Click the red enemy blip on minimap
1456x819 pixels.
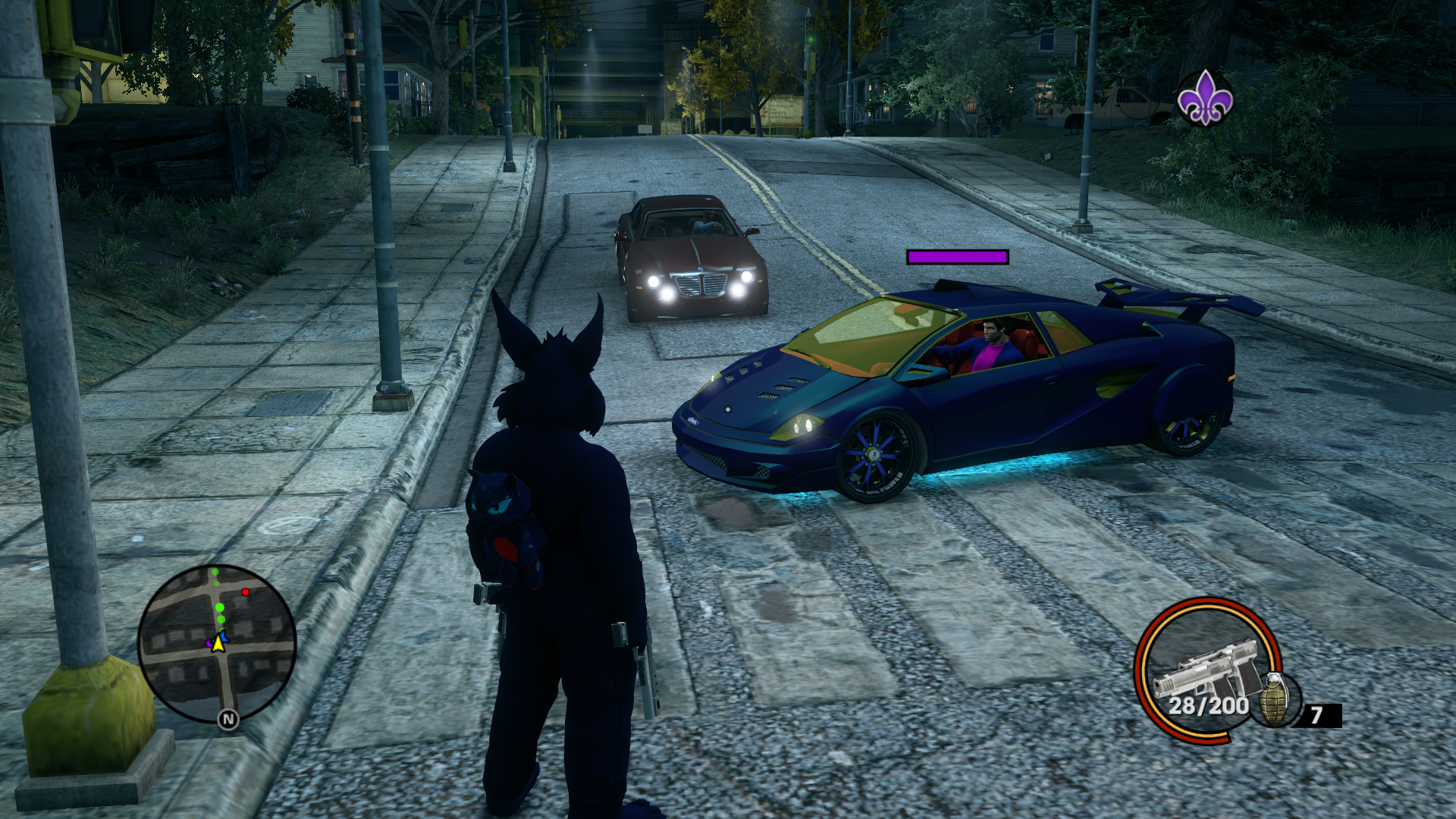click(245, 592)
